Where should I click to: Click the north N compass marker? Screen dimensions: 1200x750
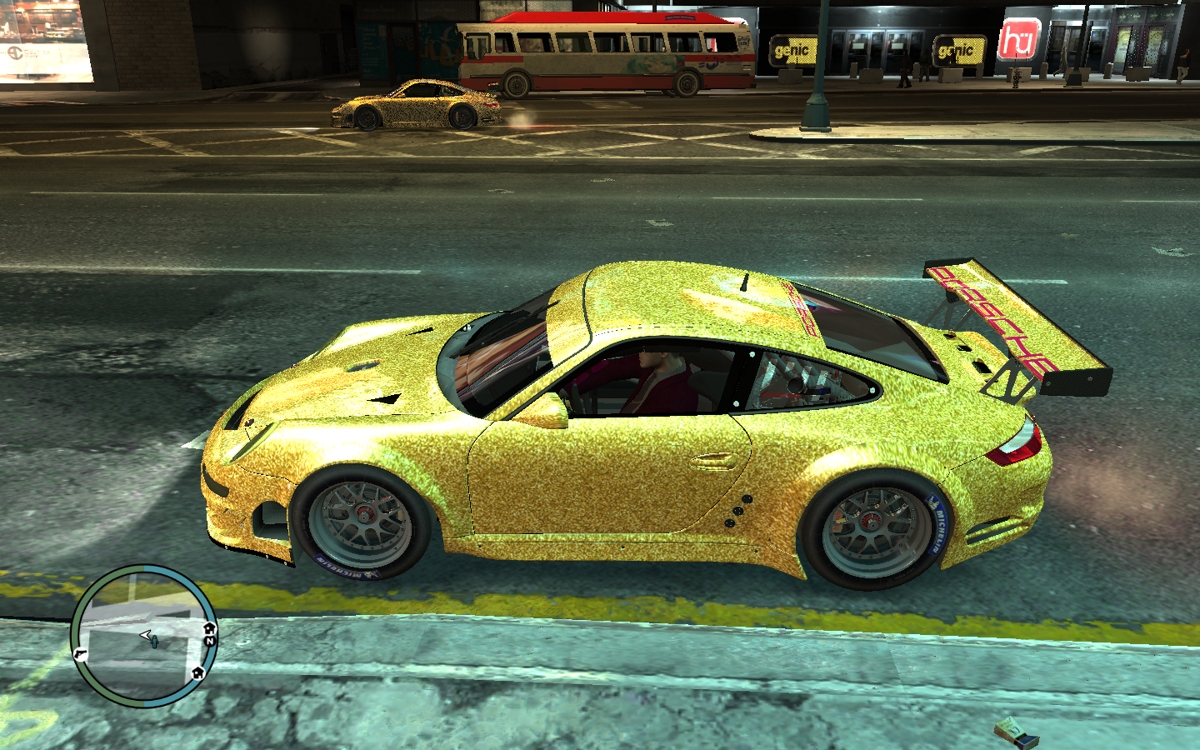(x=211, y=641)
